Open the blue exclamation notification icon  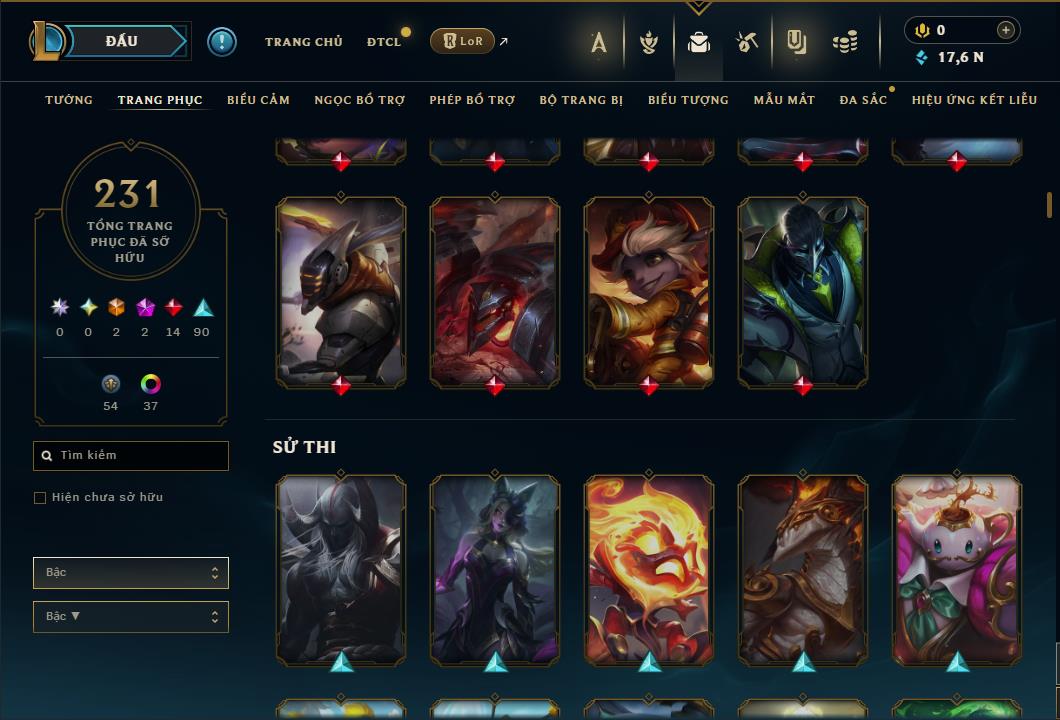pyautogui.click(x=222, y=42)
